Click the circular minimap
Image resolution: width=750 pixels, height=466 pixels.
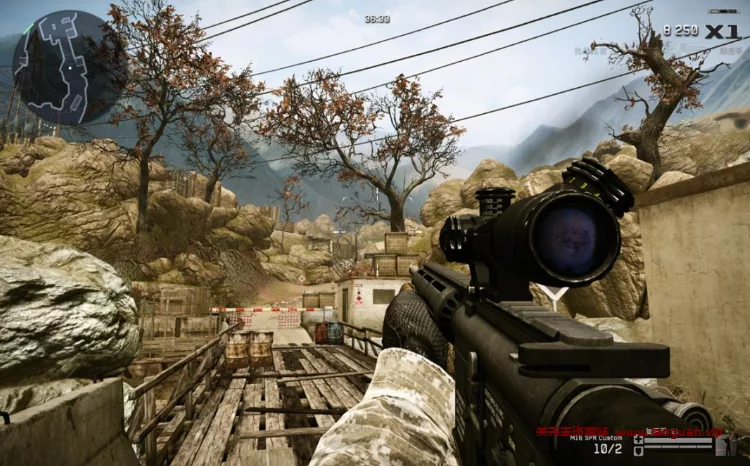(57, 67)
